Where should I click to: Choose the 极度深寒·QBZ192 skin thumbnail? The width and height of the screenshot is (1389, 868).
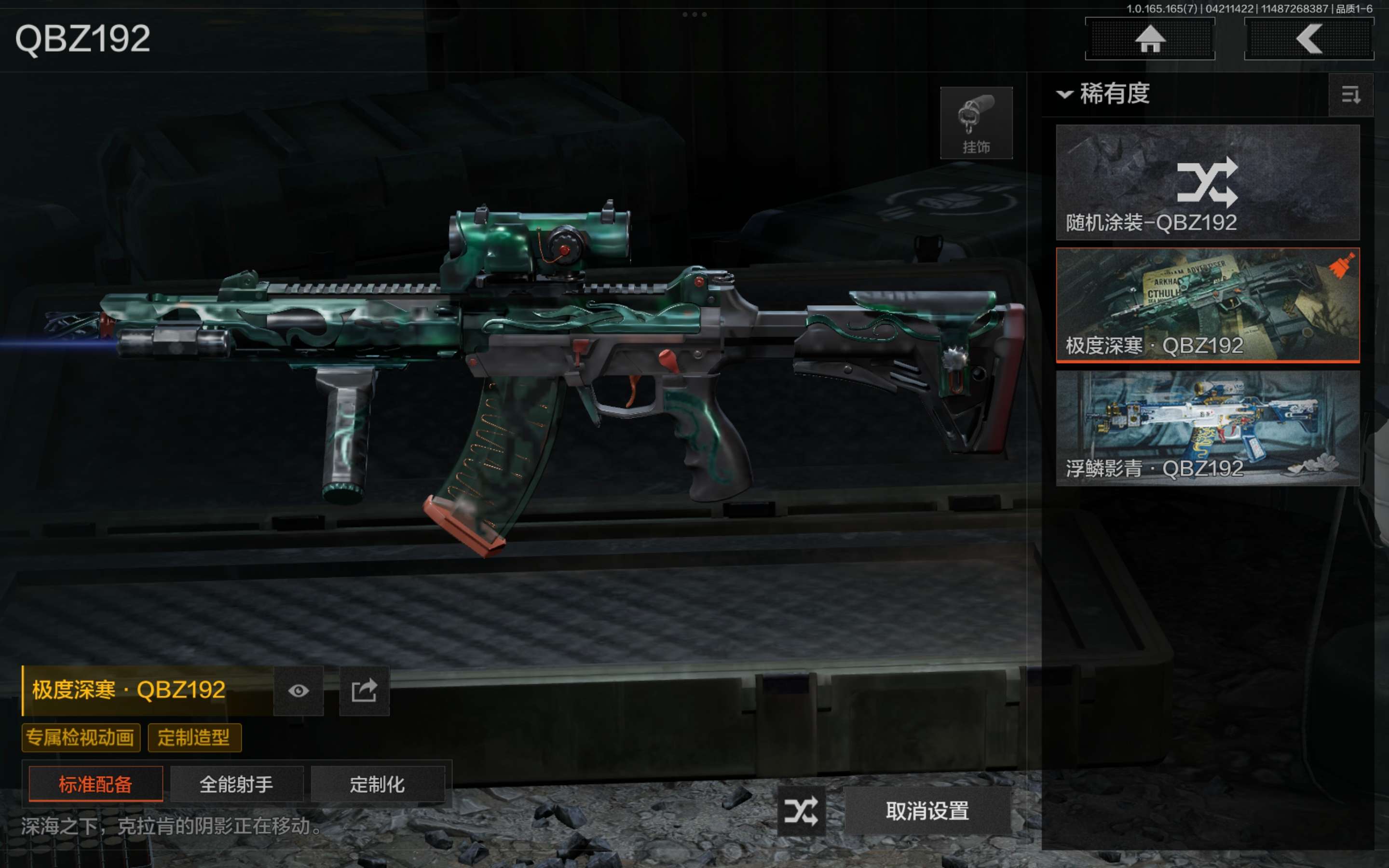click(1207, 305)
